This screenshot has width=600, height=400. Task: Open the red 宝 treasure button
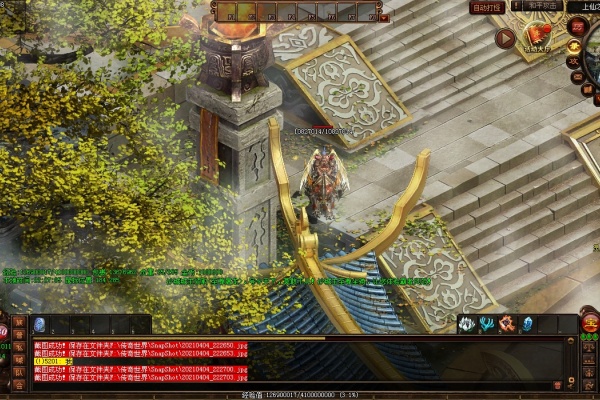point(590,322)
